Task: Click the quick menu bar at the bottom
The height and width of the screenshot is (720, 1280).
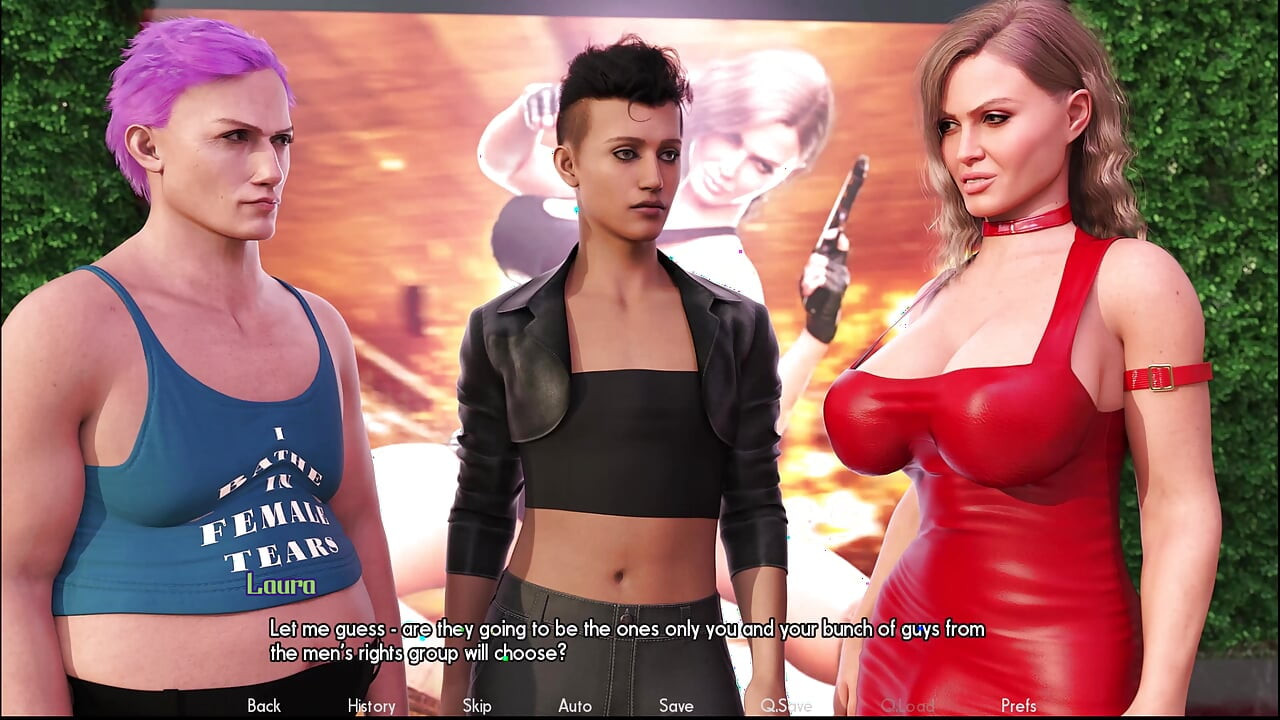Action: coord(640,706)
